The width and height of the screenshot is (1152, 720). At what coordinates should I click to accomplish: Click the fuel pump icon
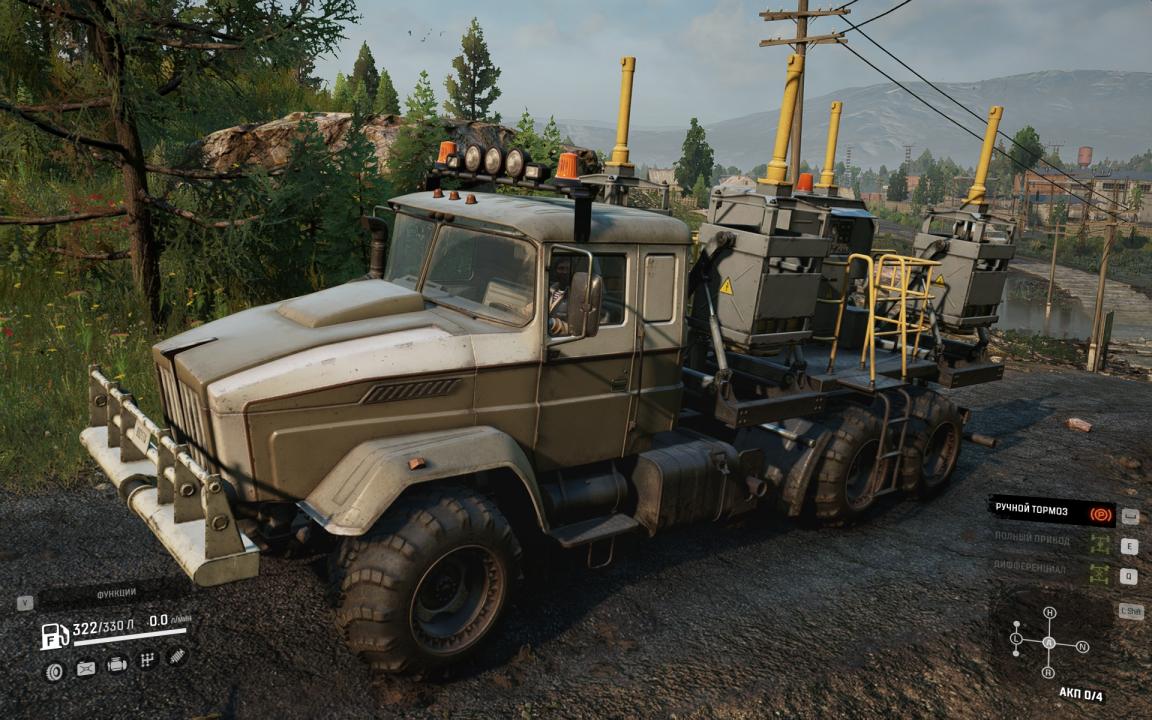pos(55,636)
